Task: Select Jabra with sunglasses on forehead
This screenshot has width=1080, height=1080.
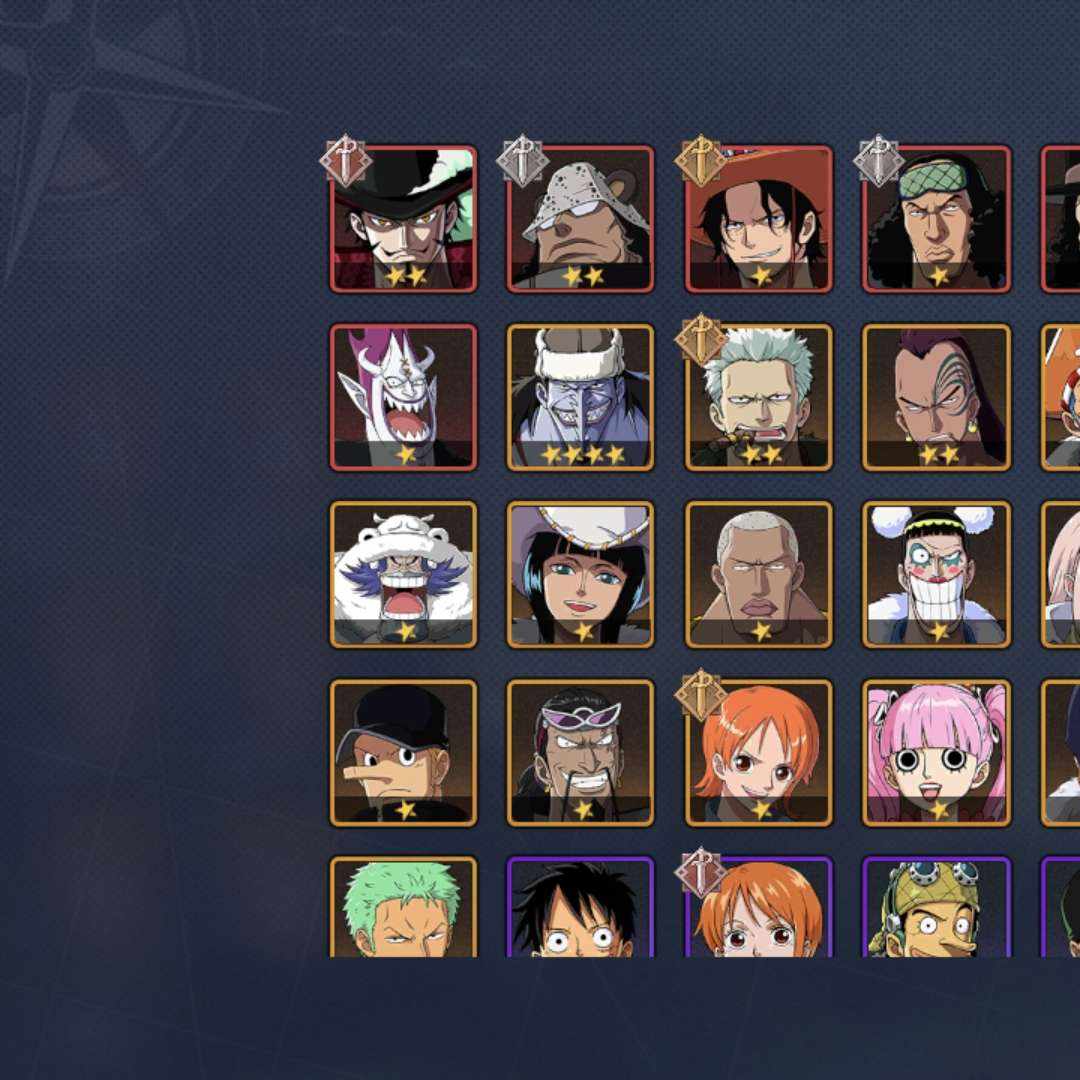Action: point(580,752)
